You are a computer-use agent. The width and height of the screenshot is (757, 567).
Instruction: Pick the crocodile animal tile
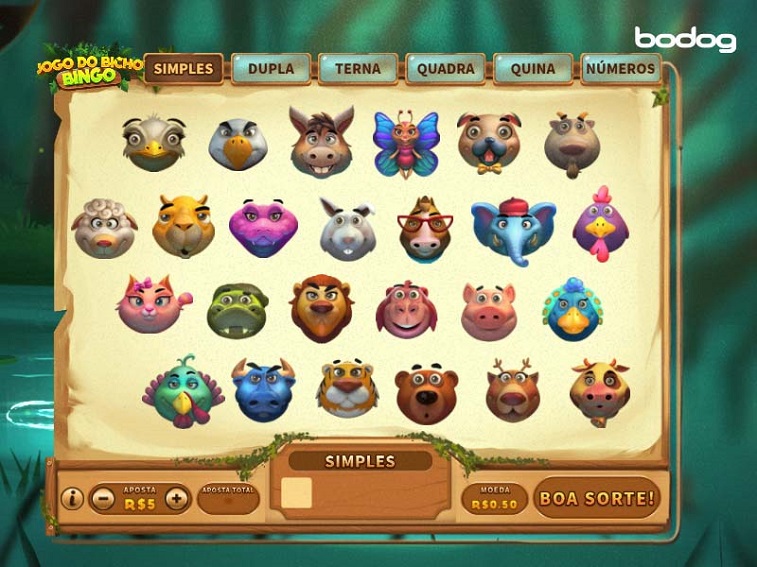[237, 310]
